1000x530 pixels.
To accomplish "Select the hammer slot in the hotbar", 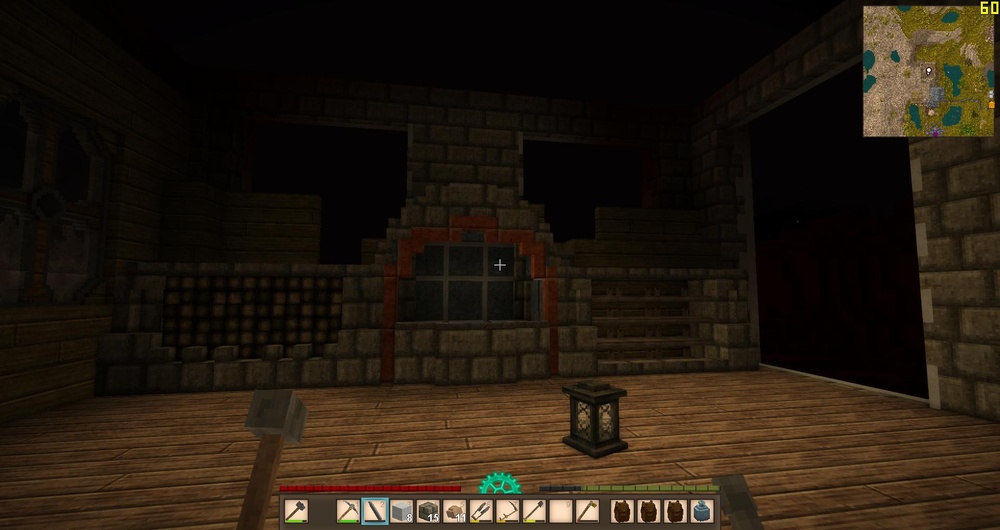I will coord(295,511).
